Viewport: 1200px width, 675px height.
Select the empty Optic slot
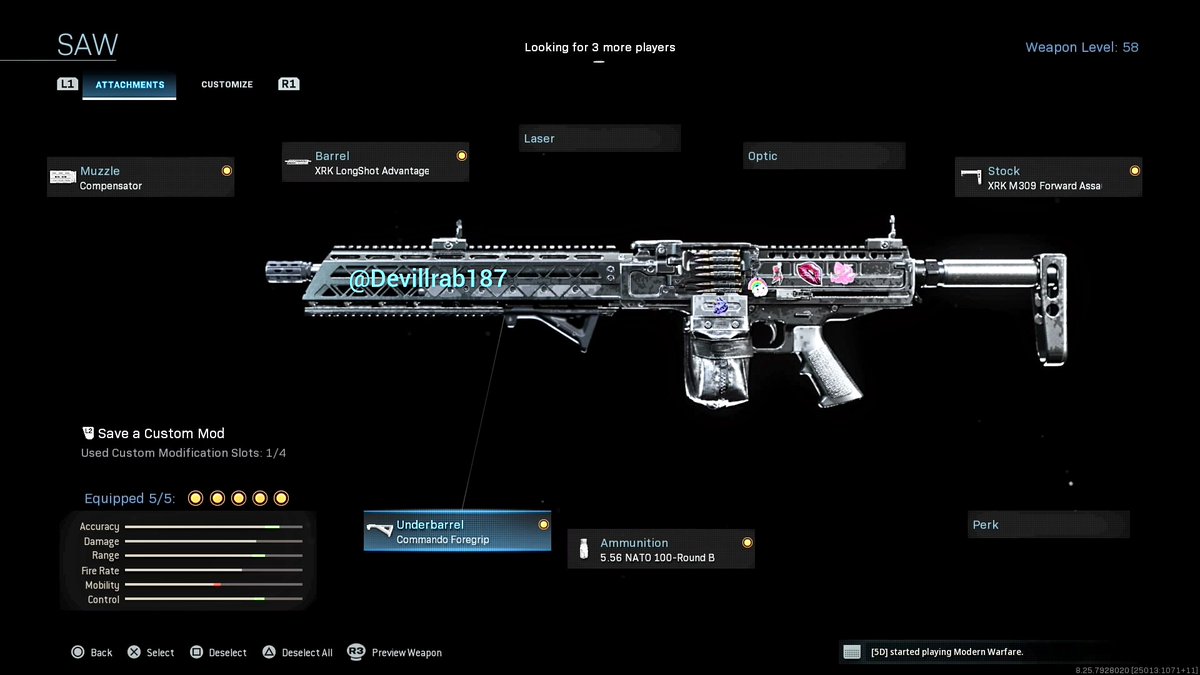click(x=824, y=156)
